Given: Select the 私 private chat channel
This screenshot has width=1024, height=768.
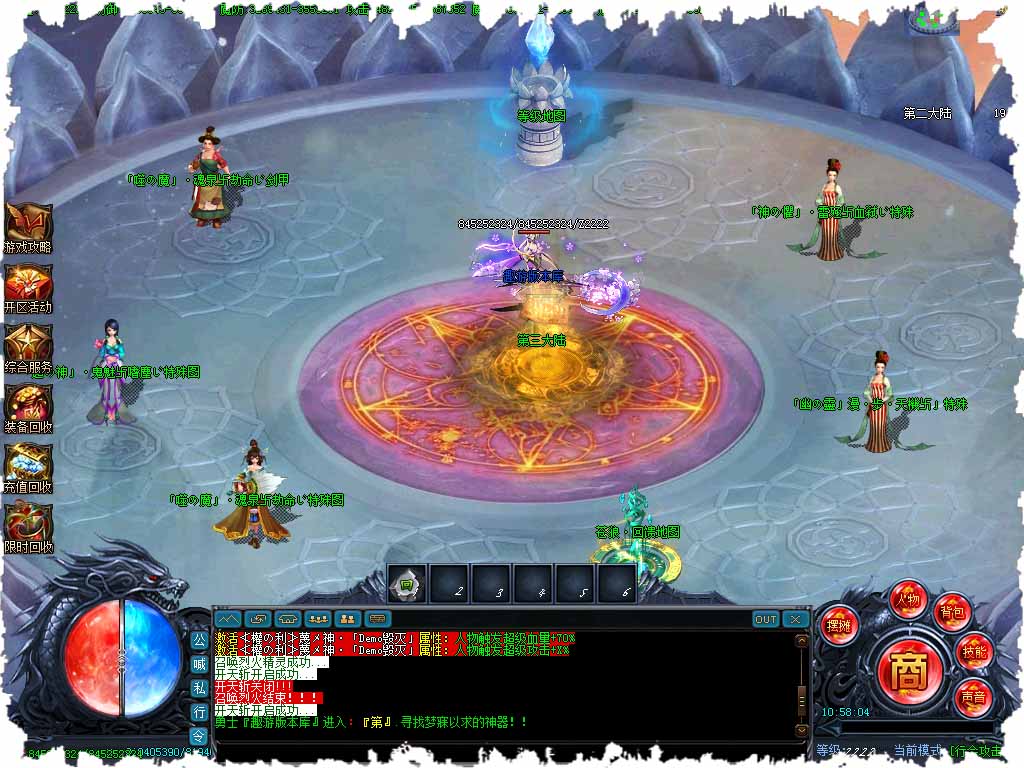Looking at the screenshot, I should click(199, 687).
